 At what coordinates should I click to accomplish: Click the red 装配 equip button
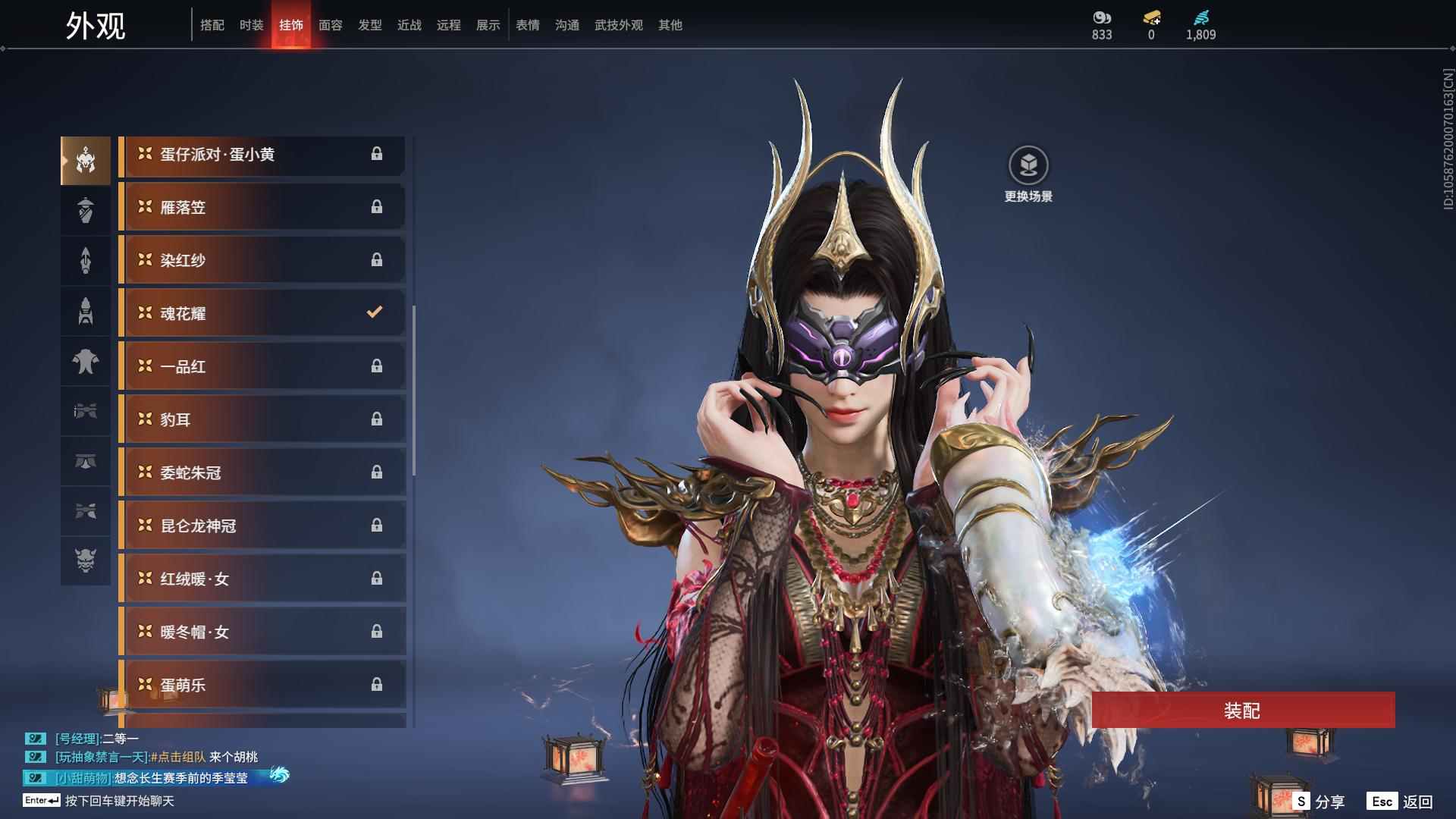[1241, 711]
